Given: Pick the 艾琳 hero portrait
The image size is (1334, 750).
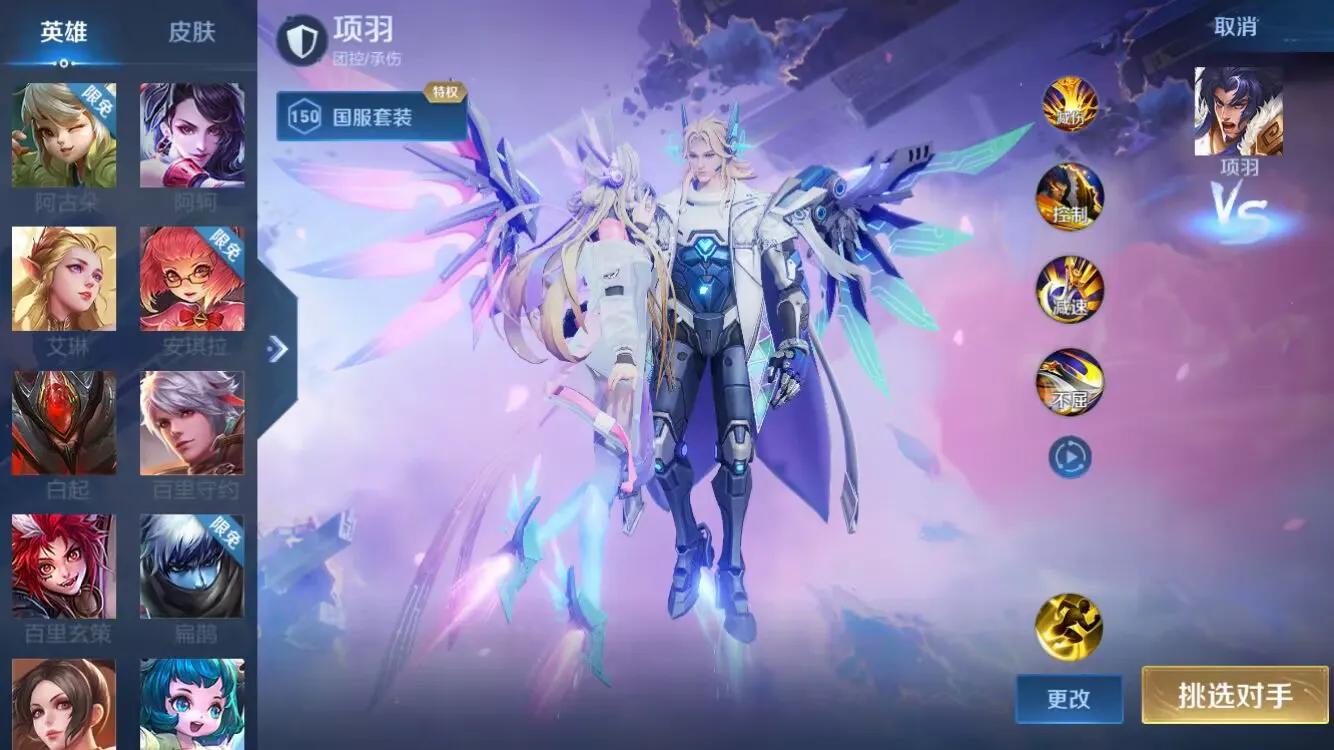Looking at the screenshot, I should pos(64,279).
